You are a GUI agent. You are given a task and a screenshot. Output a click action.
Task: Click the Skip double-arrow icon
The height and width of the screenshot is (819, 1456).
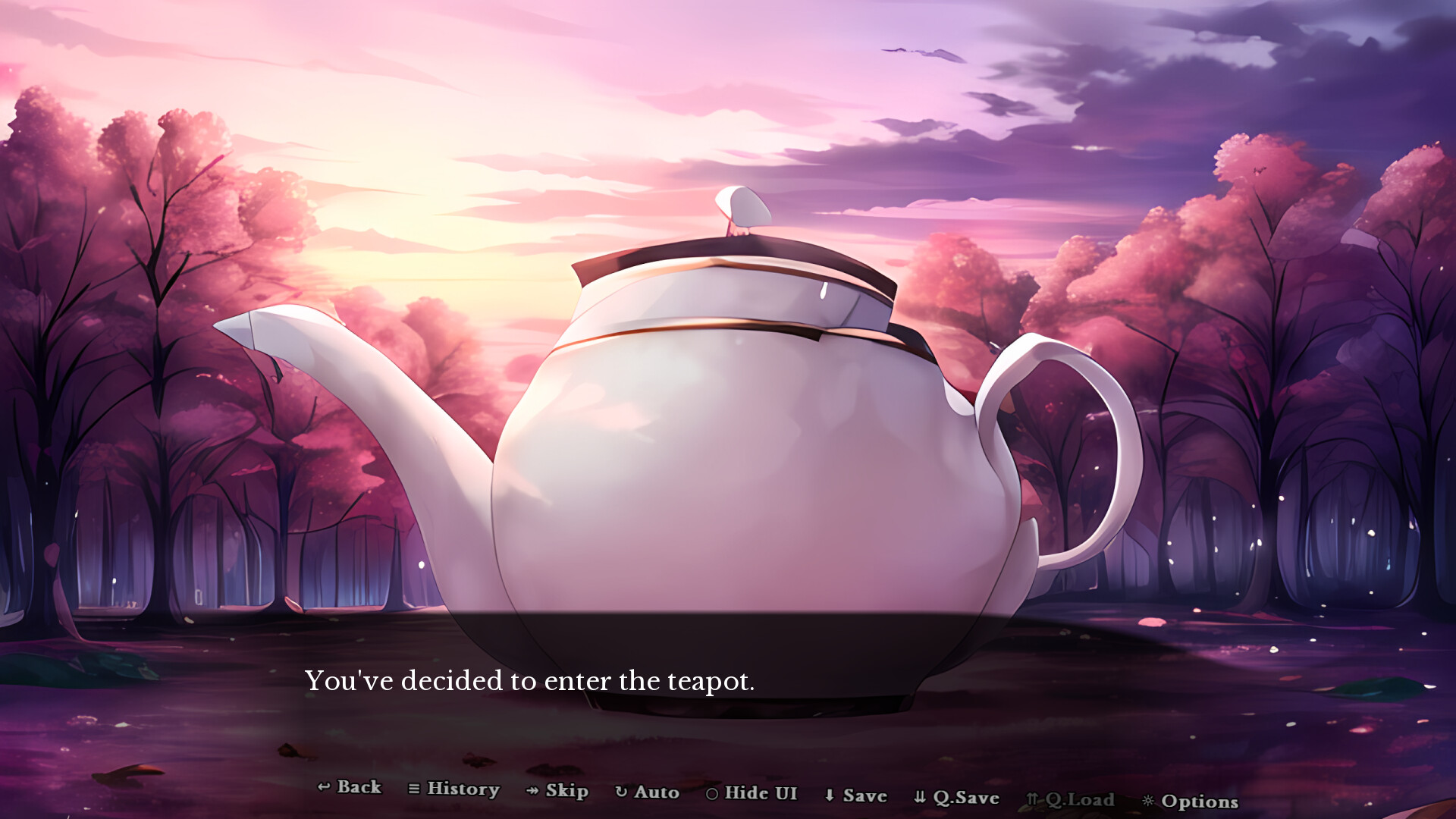pyautogui.click(x=531, y=791)
